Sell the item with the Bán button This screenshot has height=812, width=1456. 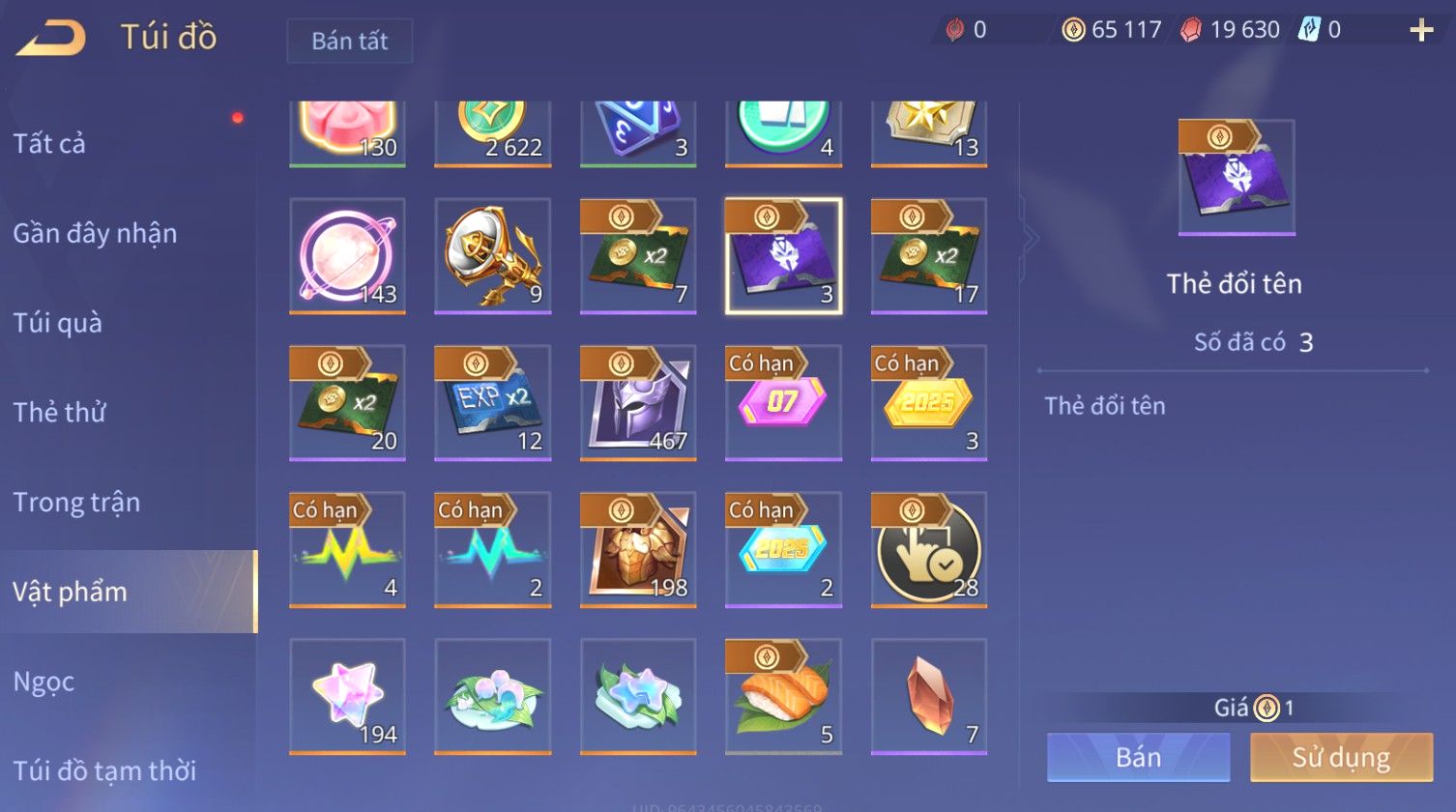[1138, 757]
